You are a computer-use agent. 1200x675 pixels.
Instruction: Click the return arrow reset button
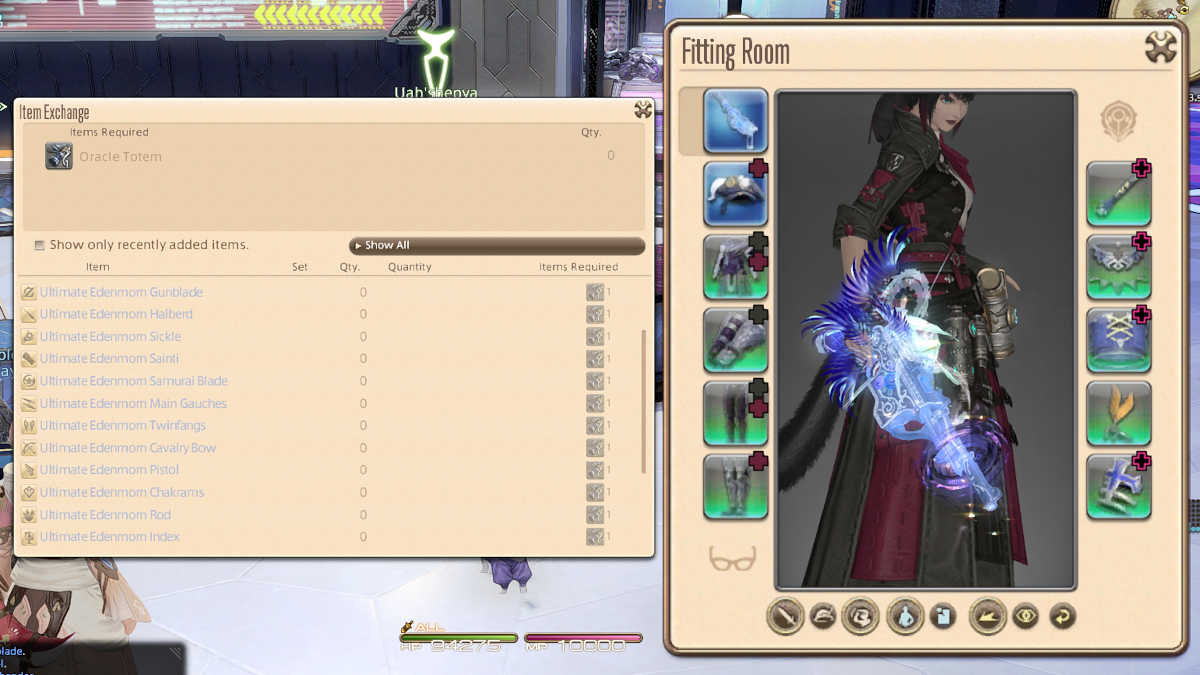(x=1062, y=616)
